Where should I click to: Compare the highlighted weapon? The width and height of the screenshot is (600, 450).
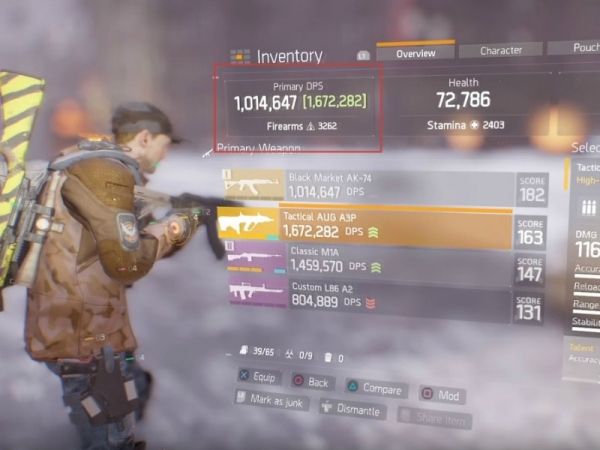tap(374, 388)
